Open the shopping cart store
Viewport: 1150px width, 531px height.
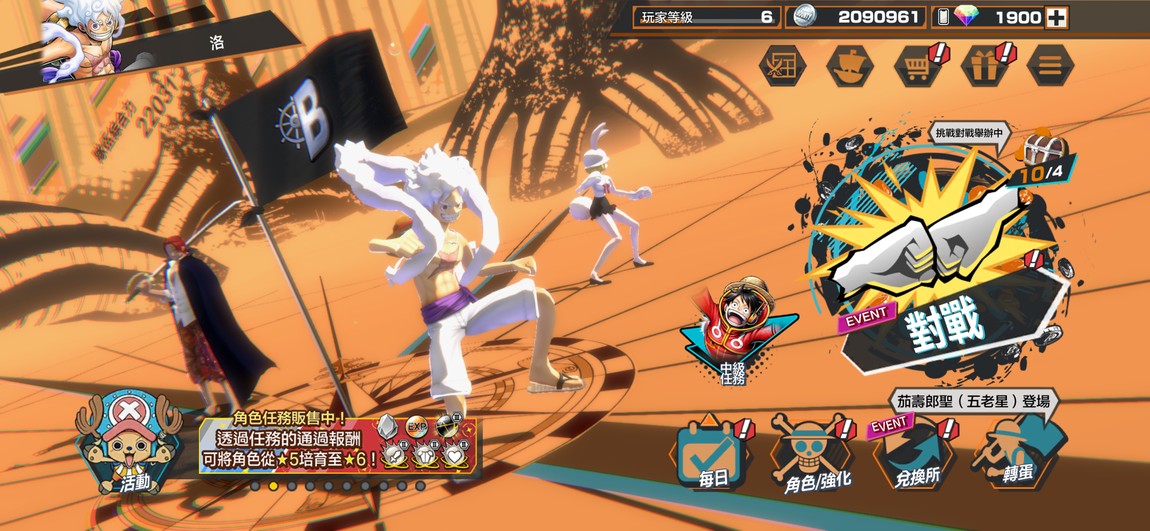[x=916, y=65]
